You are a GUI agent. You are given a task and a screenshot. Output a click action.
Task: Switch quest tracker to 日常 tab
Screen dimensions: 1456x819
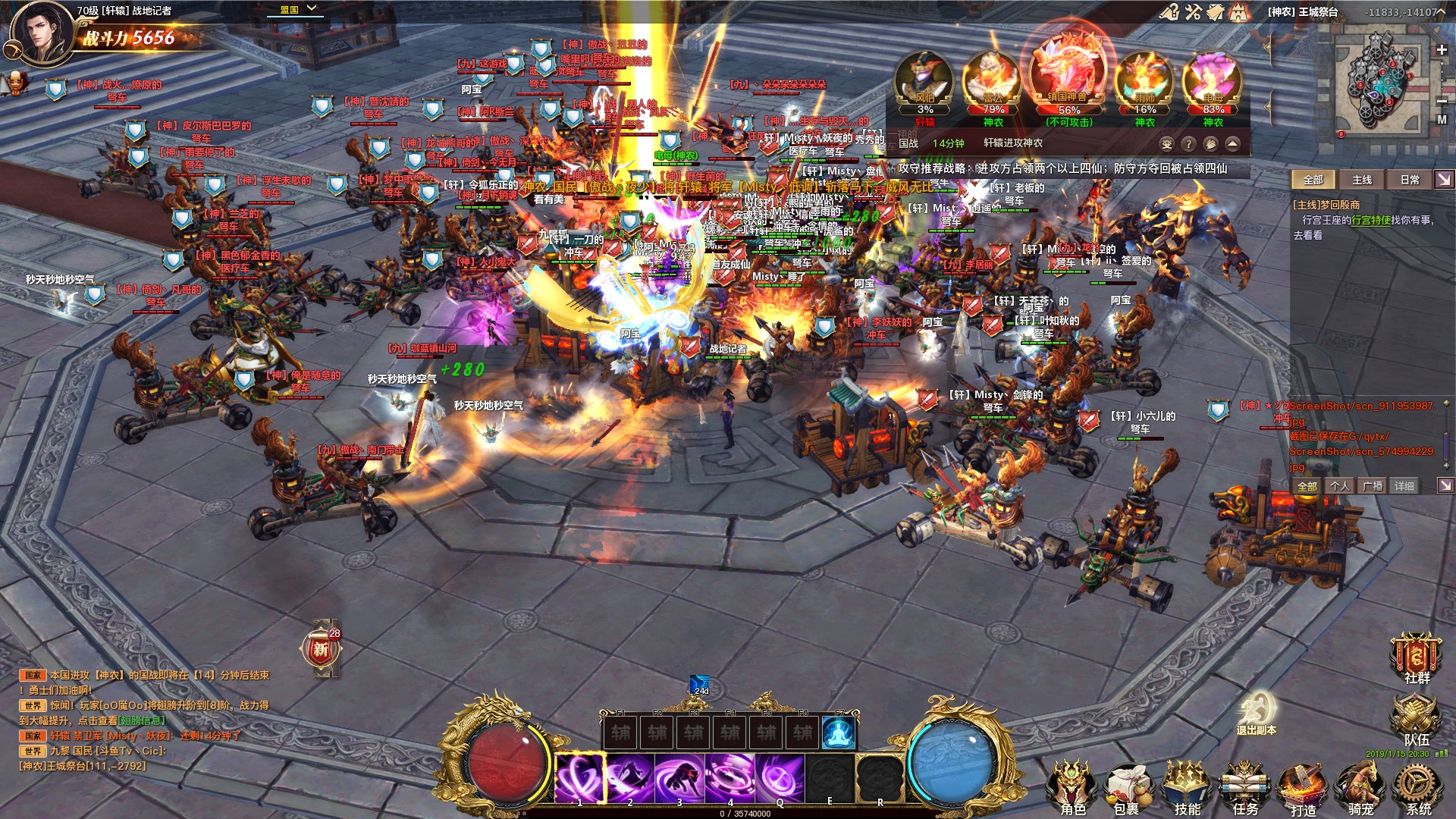click(1410, 180)
